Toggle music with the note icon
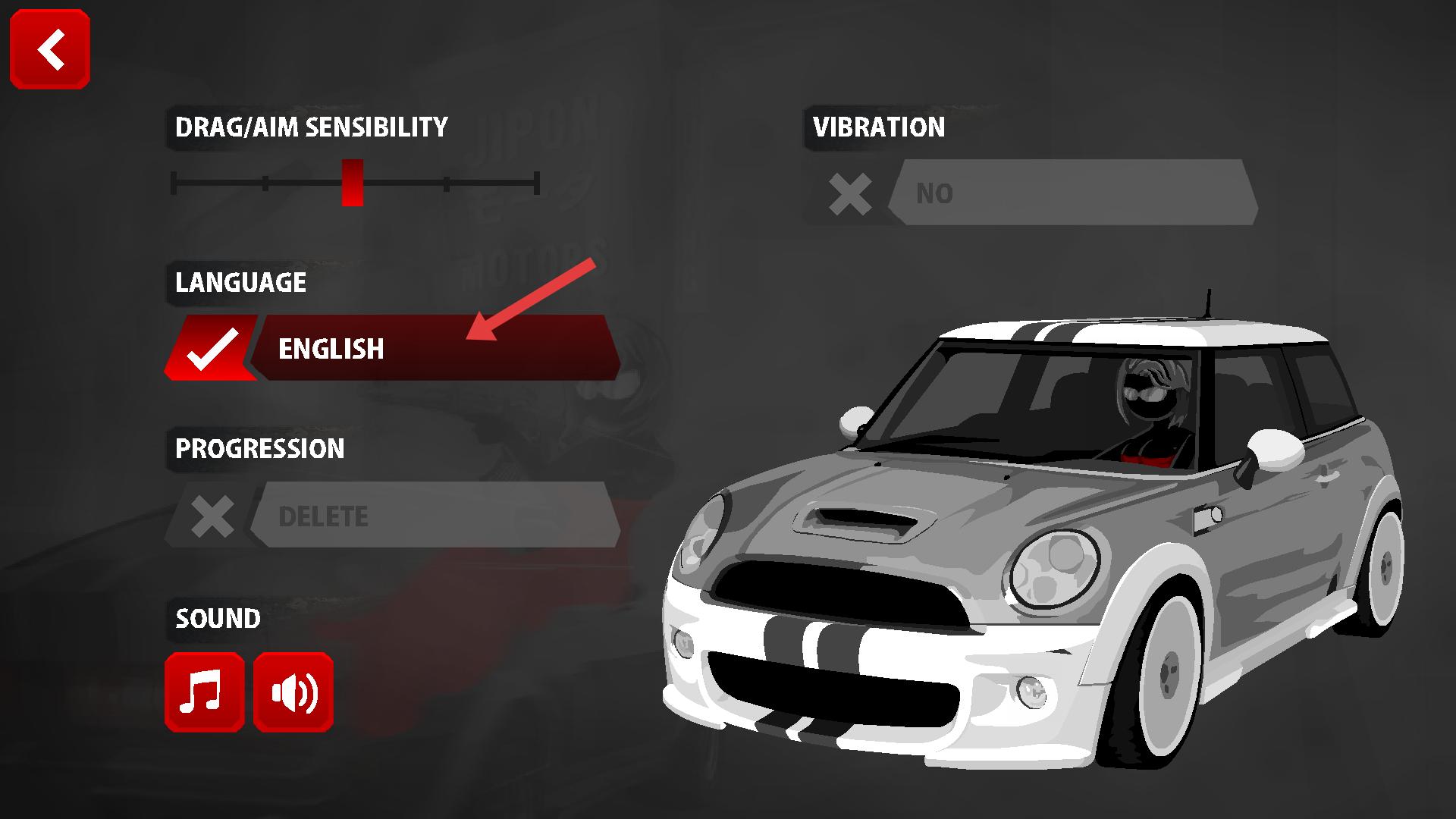 tap(204, 692)
